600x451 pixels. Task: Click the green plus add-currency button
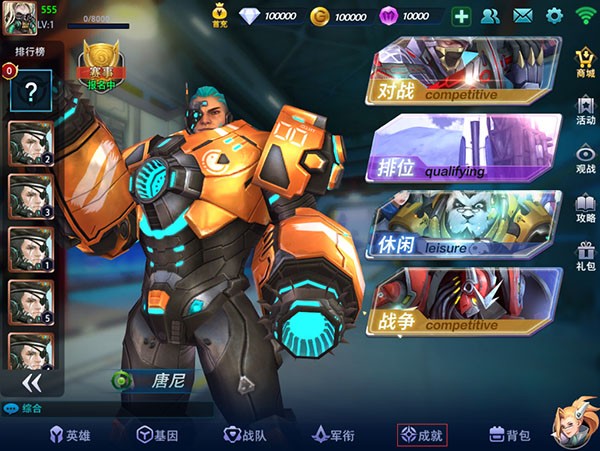461,16
